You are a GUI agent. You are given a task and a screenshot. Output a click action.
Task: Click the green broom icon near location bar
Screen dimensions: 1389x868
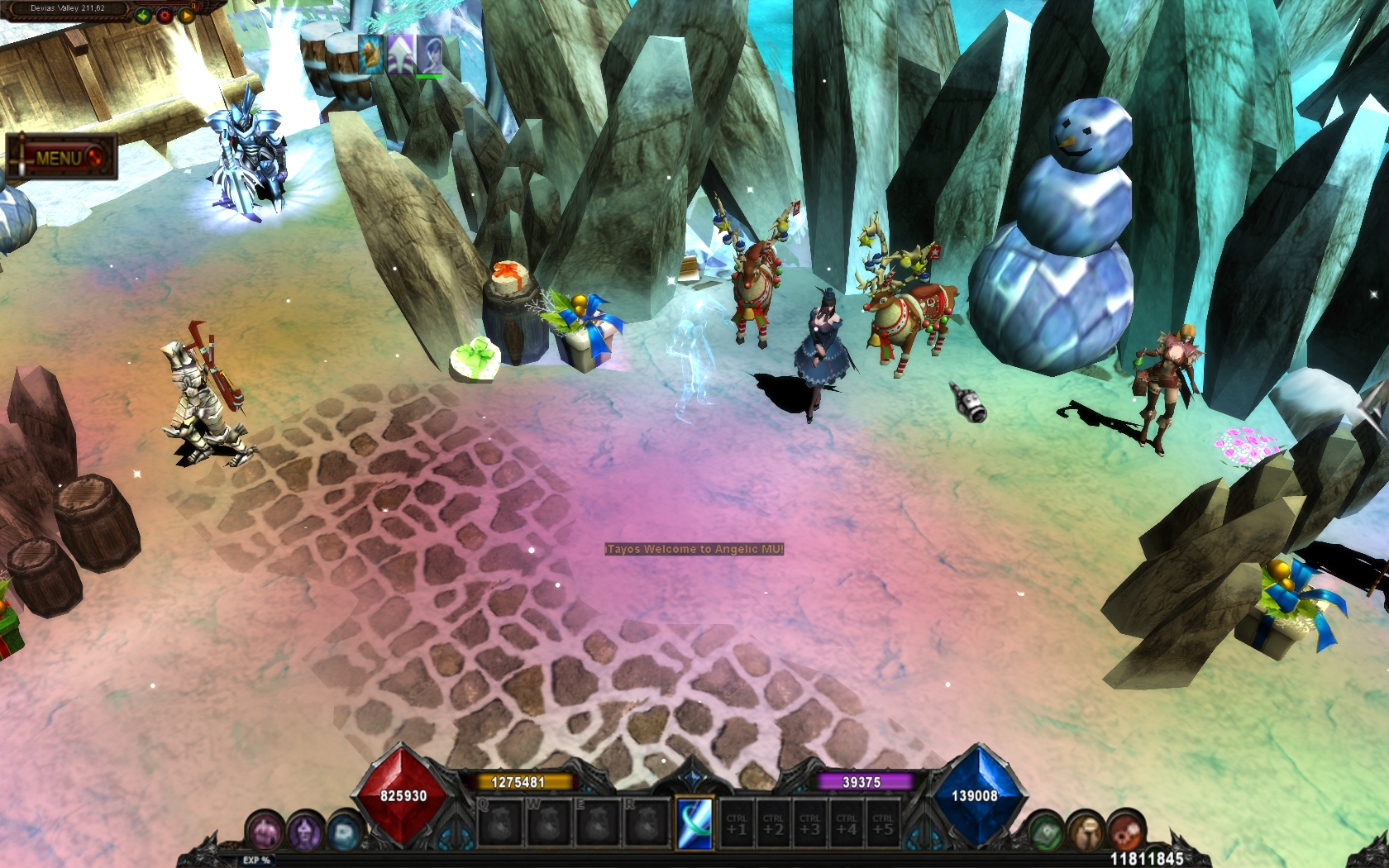(144, 15)
